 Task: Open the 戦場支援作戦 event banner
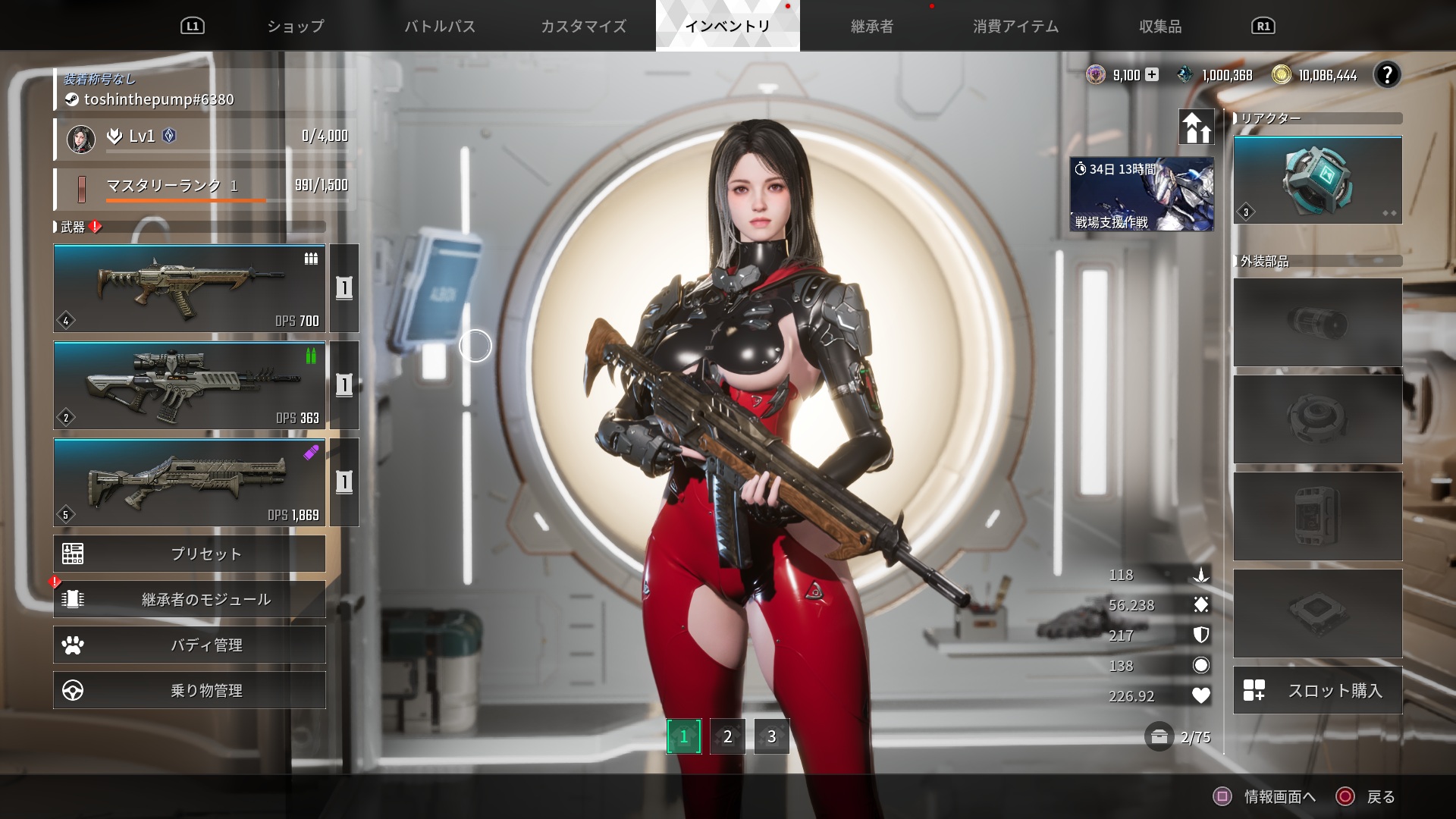[1141, 194]
